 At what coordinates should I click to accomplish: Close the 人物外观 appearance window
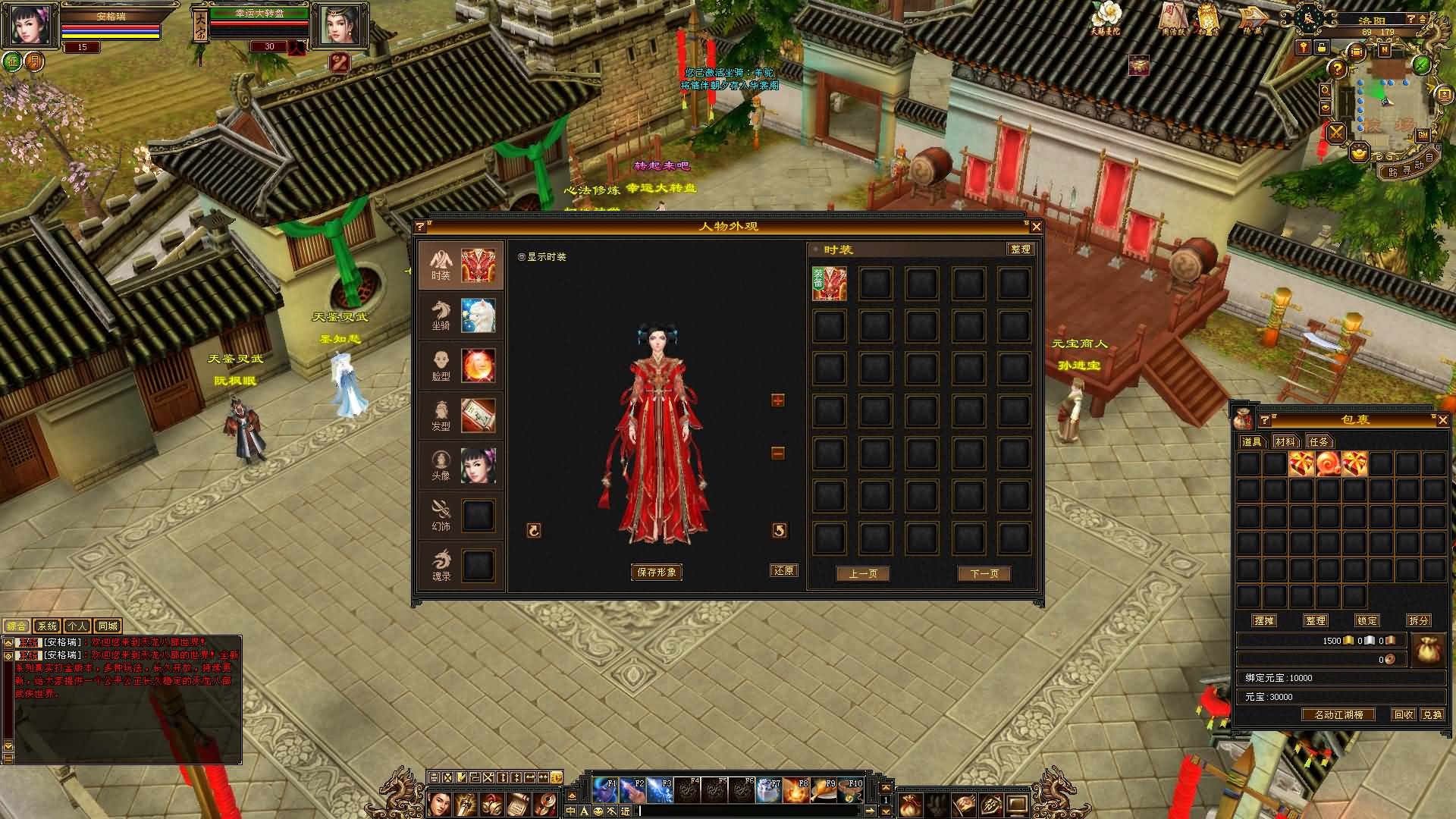coord(1036,226)
